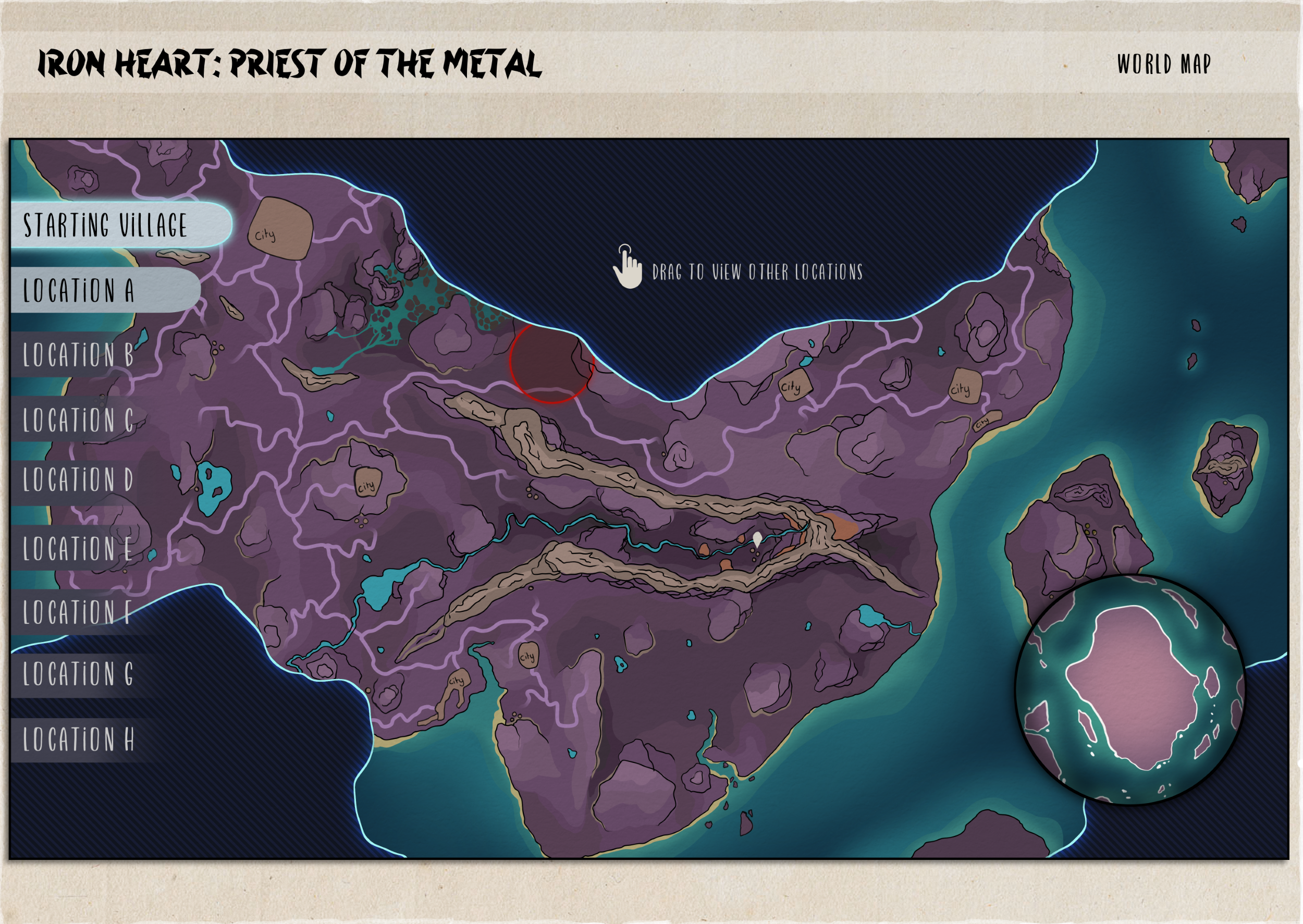Click the circular globe minimap
This screenshot has width=1303, height=924.
pyautogui.click(x=1129, y=689)
